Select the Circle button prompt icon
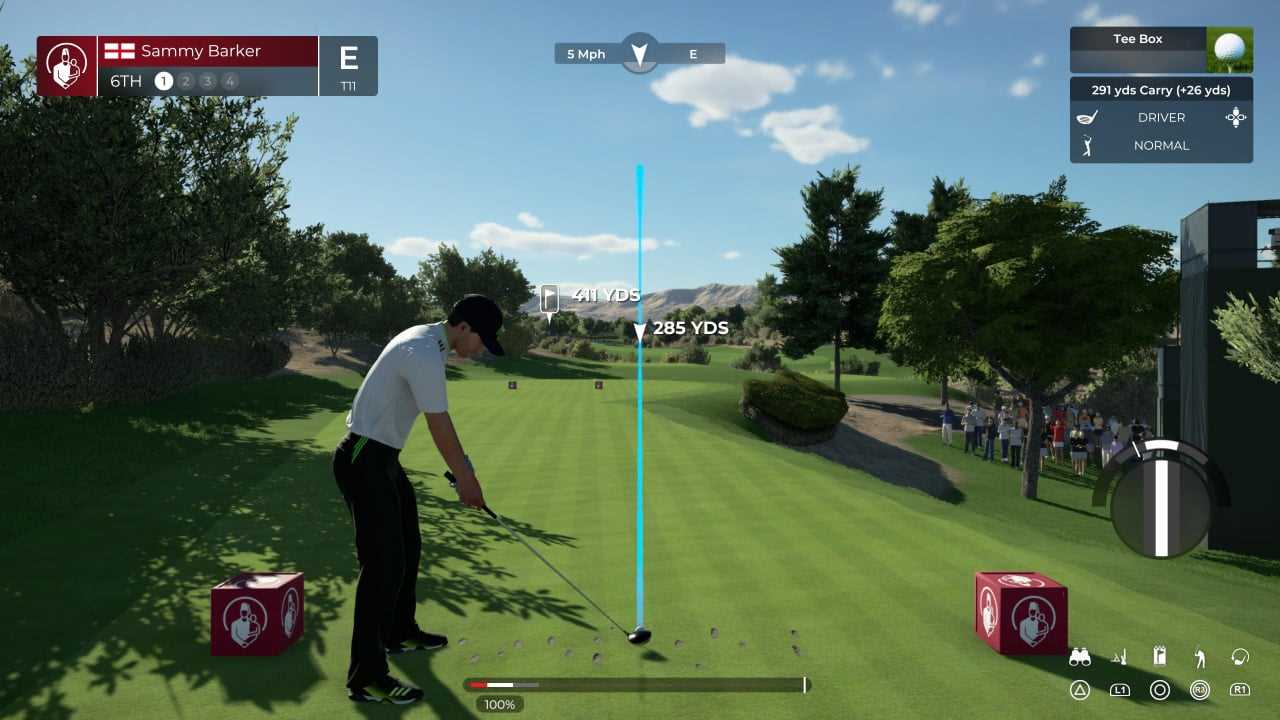The width and height of the screenshot is (1280, 720). tap(1160, 690)
